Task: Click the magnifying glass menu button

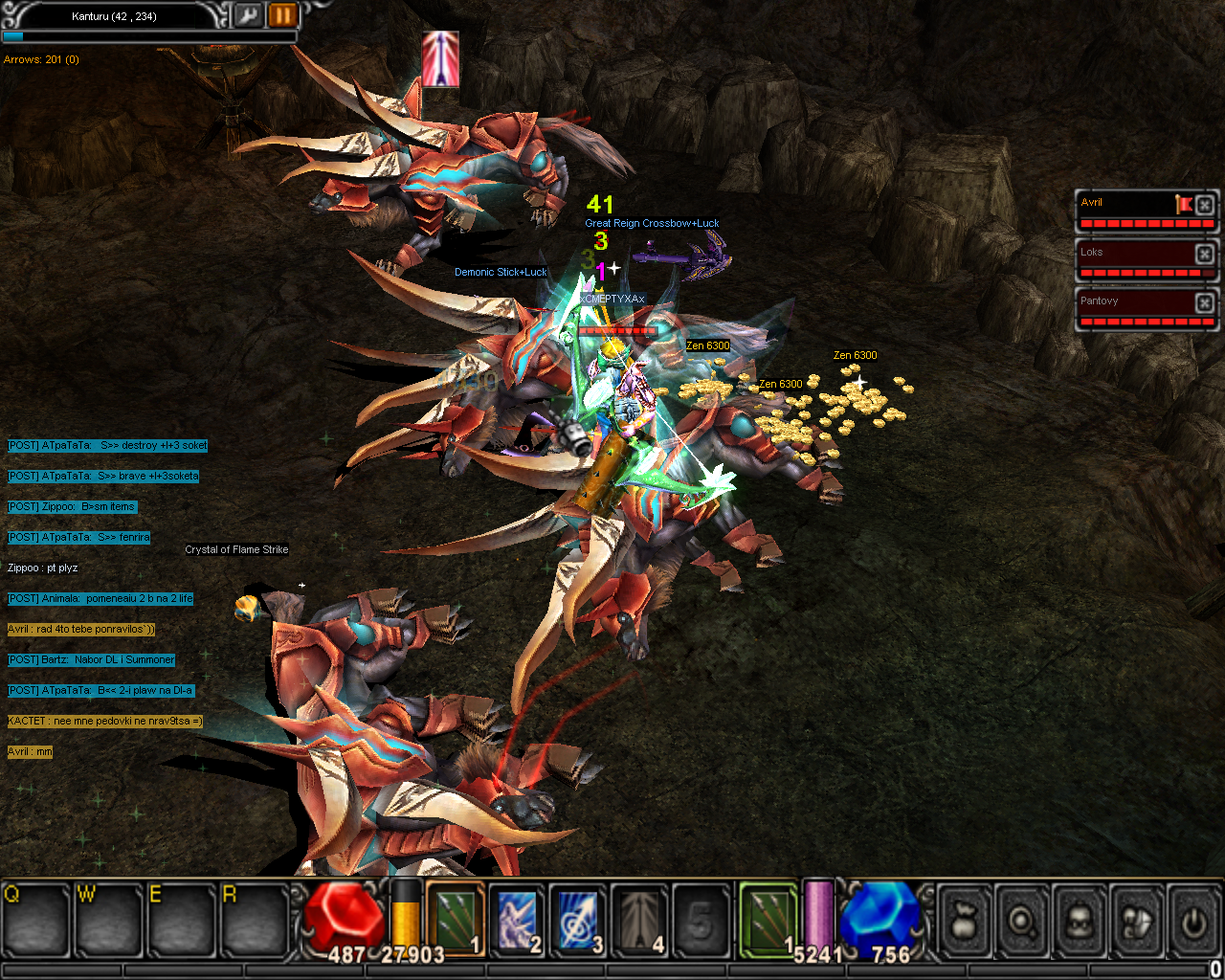Action: (x=1022, y=921)
